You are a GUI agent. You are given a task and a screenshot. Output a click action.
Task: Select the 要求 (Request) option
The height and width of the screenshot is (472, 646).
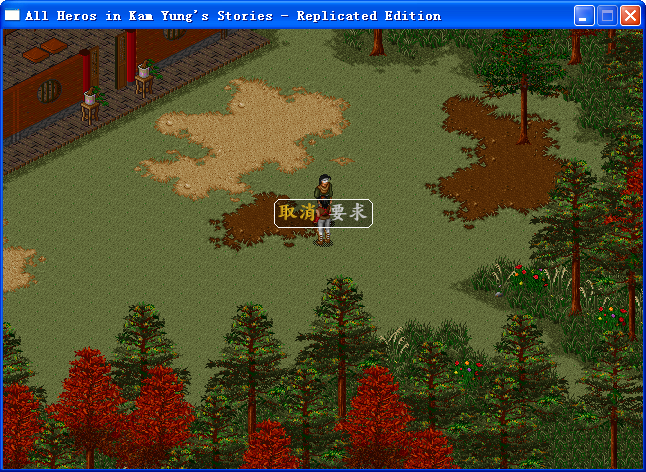click(x=349, y=213)
